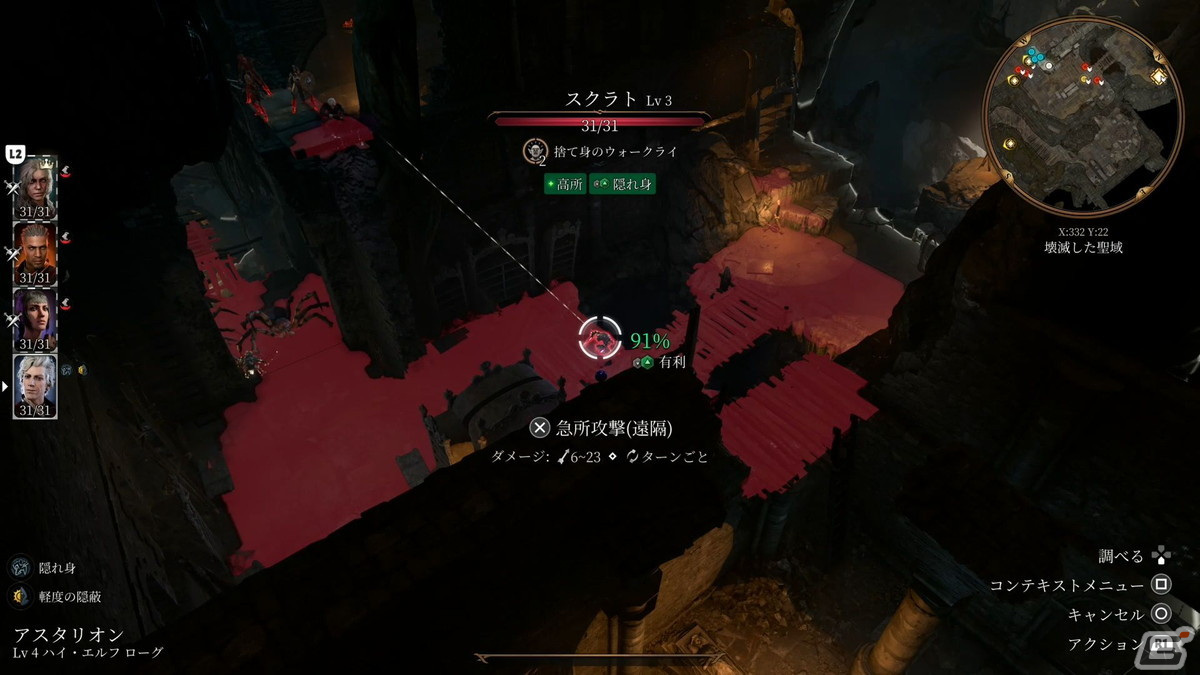Viewport: 1200px width, 675px height.
Task: Select the 調べる examine option
Action: point(1160,556)
